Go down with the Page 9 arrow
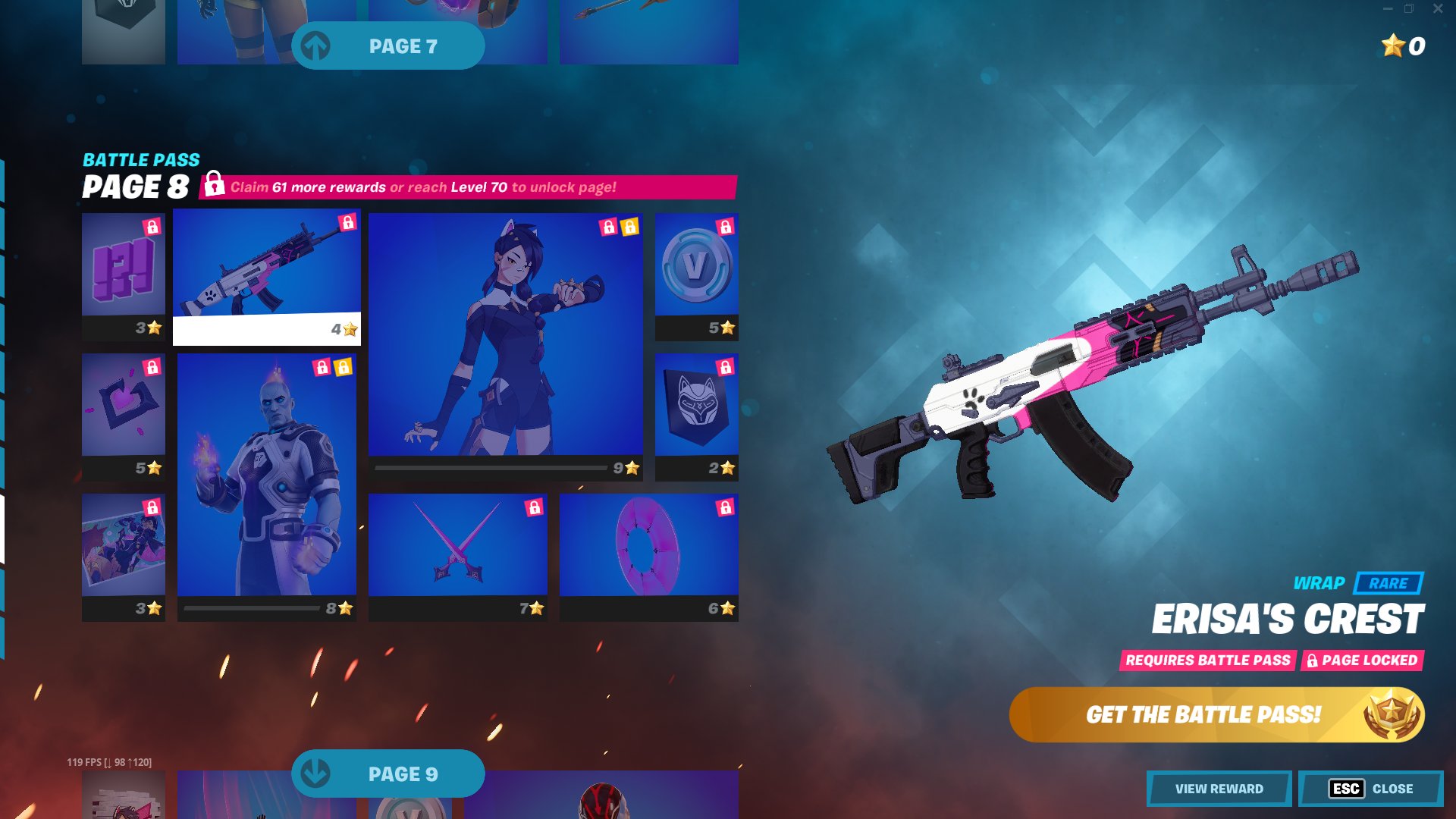This screenshot has width=1456, height=819. pos(388,773)
